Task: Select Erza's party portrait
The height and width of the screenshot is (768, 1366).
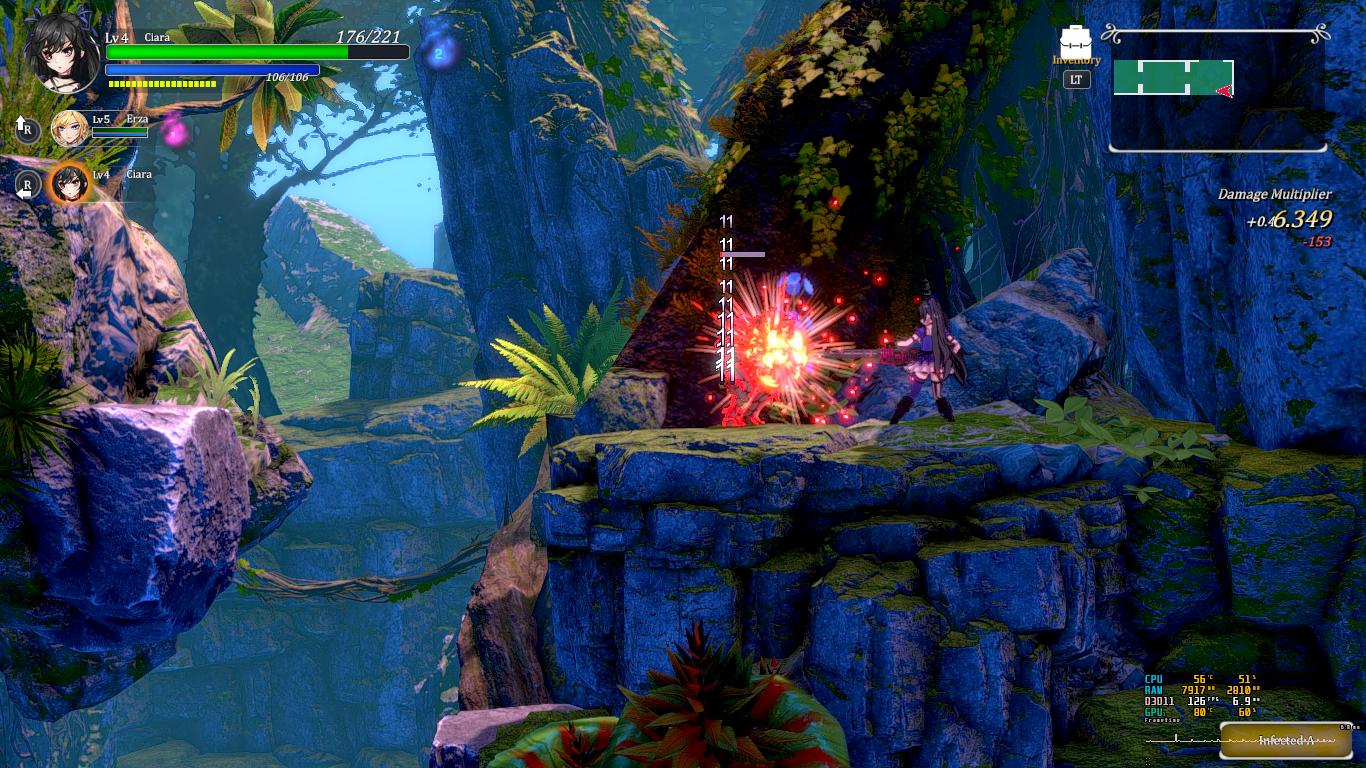Action: [70, 127]
